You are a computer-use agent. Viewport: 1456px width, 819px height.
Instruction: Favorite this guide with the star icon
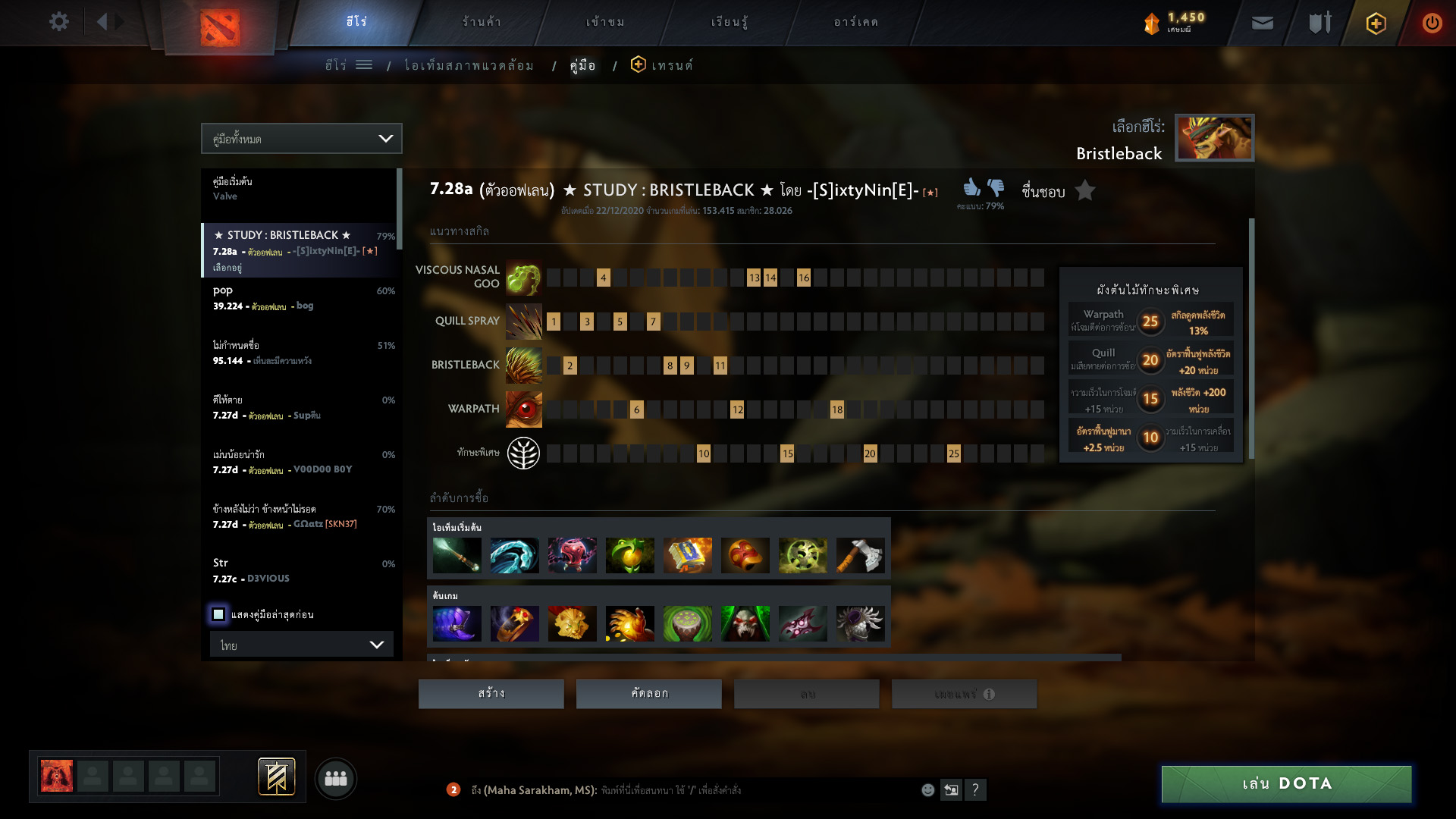click(1085, 190)
